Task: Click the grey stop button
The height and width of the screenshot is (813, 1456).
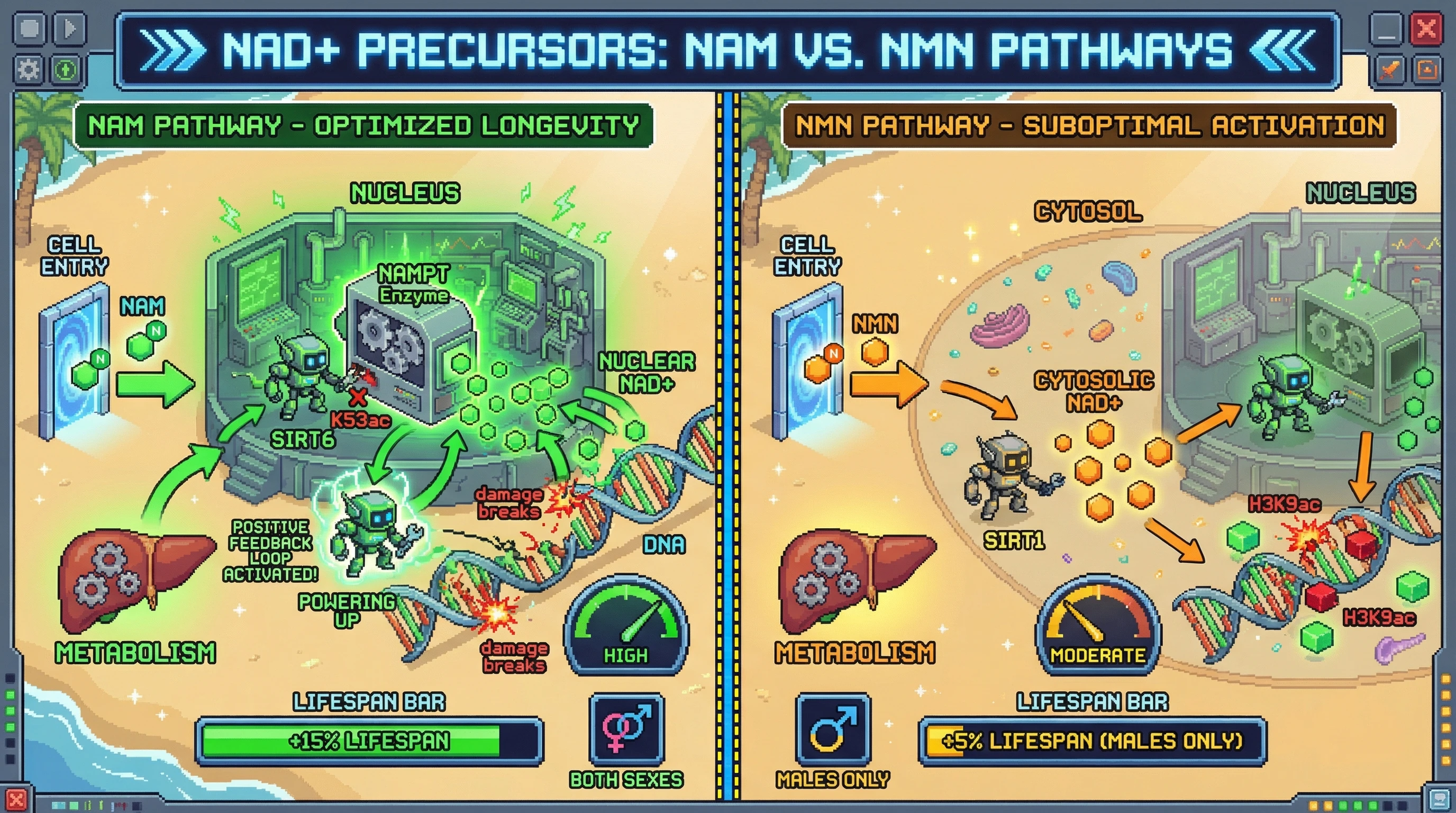Action: [30, 28]
